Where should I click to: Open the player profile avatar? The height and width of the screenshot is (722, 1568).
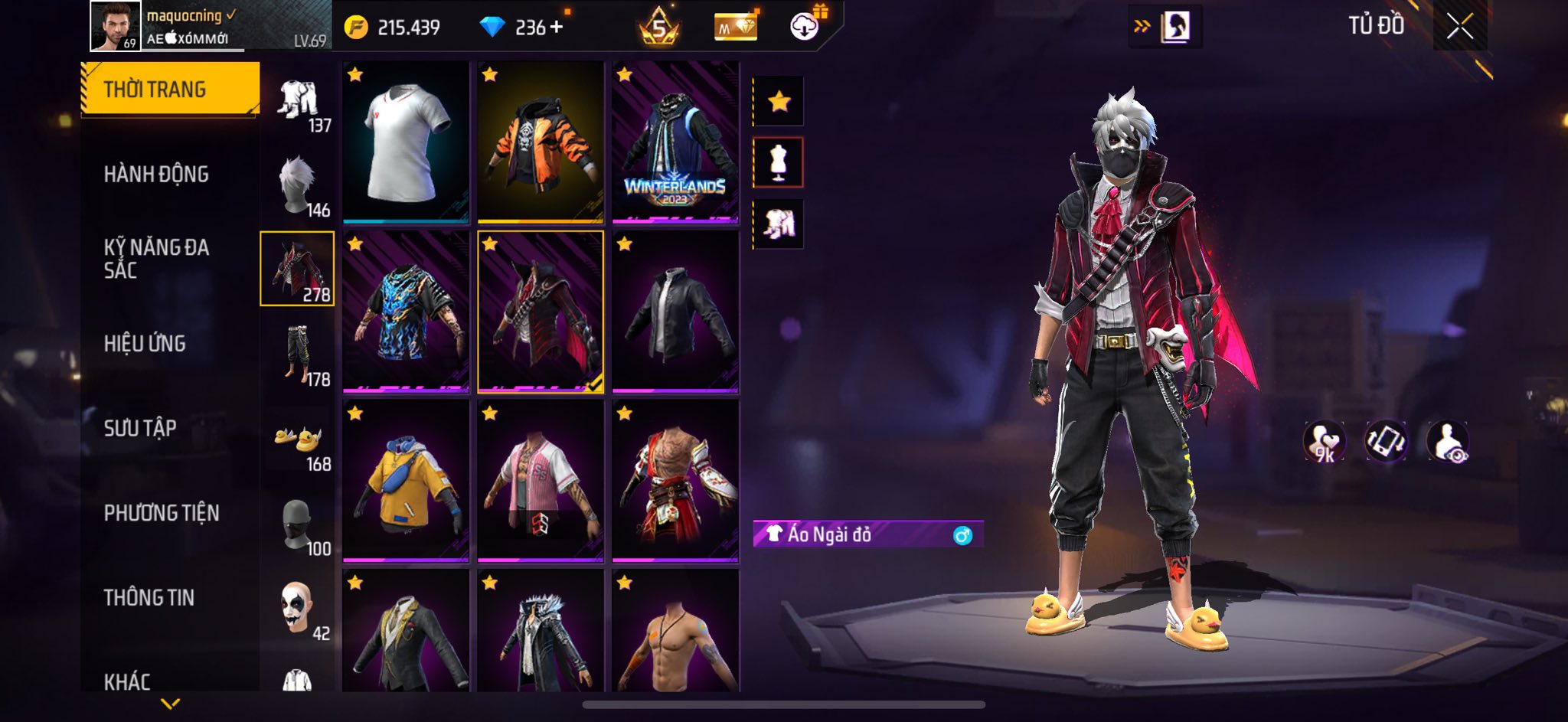pyautogui.click(x=115, y=26)
